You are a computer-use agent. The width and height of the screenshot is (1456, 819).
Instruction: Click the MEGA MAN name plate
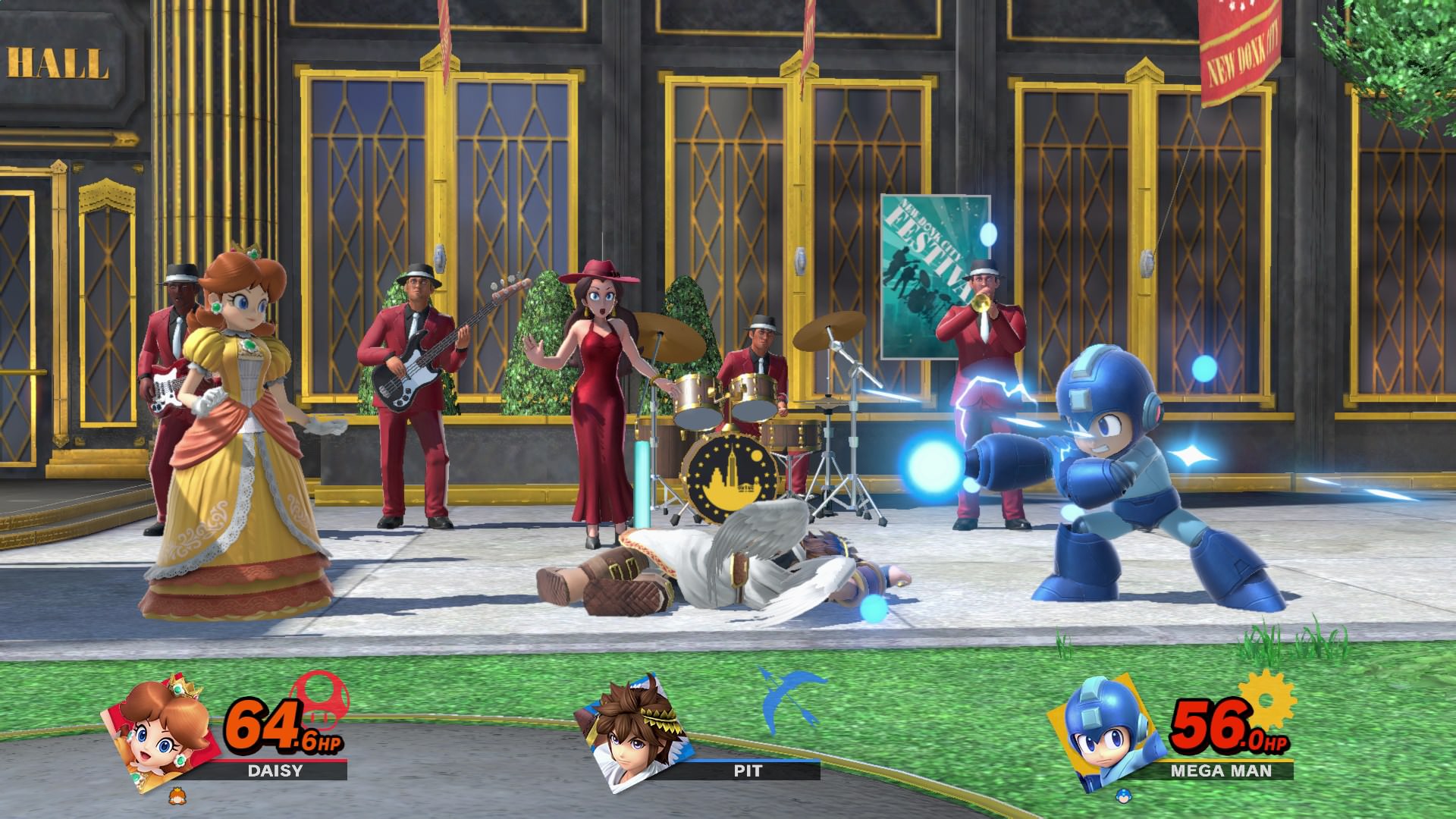click(1219, 771)
